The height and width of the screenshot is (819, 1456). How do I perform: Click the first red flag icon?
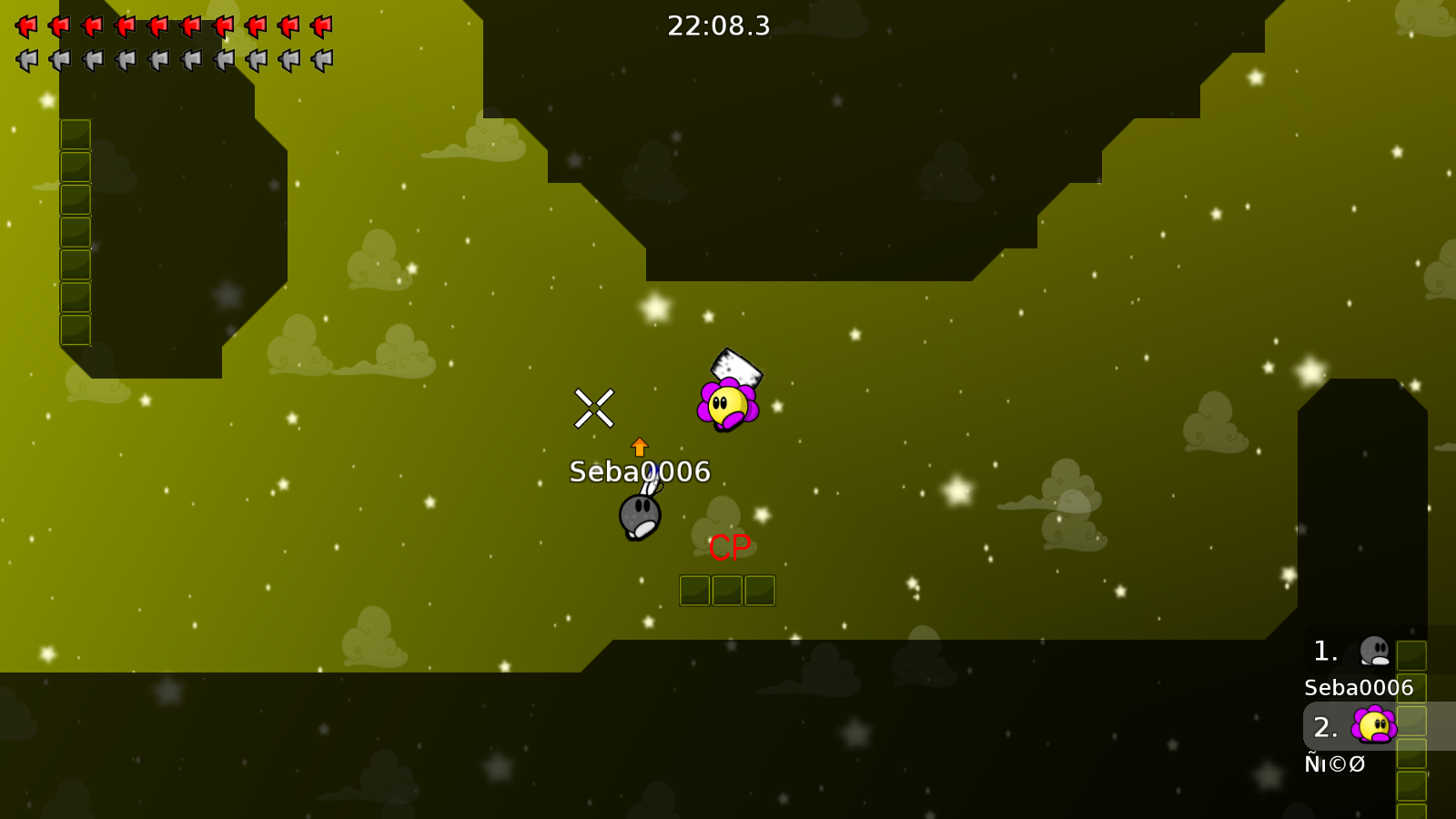(x=25, y=25)
